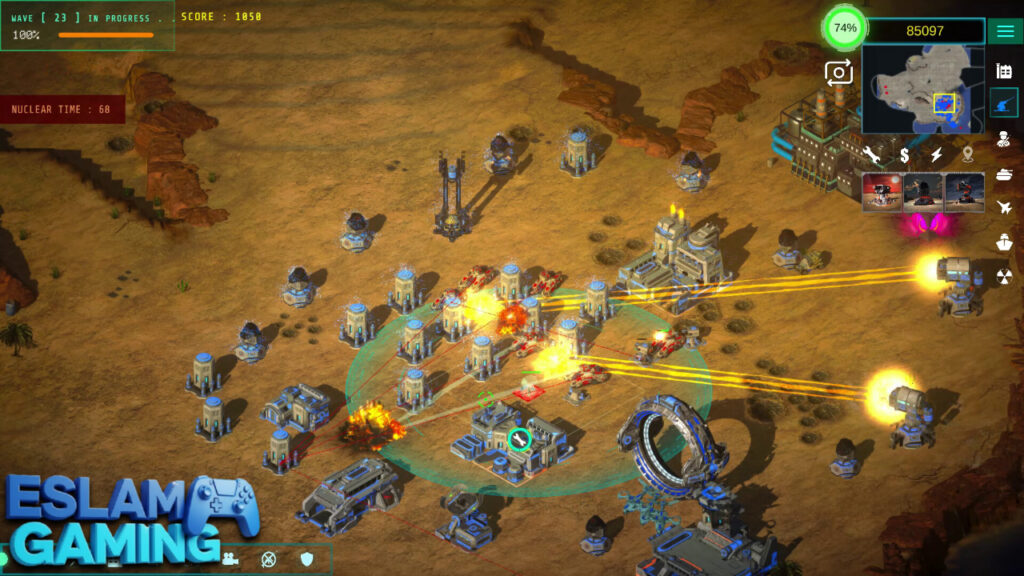Rotate the camera view icon
This screenshot has width=1024, height=576.
(x=838, y=71)
